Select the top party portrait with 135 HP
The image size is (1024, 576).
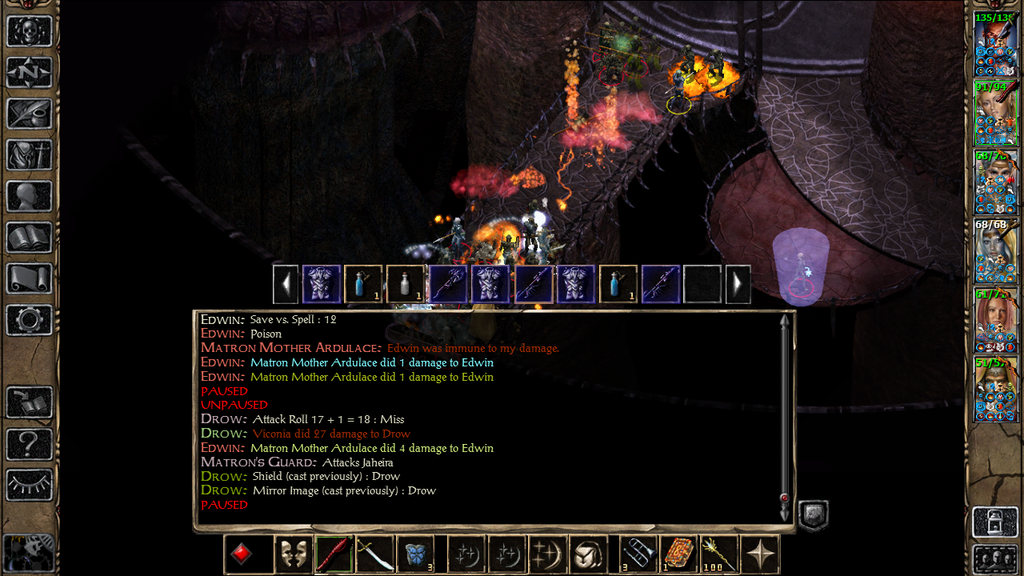pyautogui.click(x=995, y=44)
